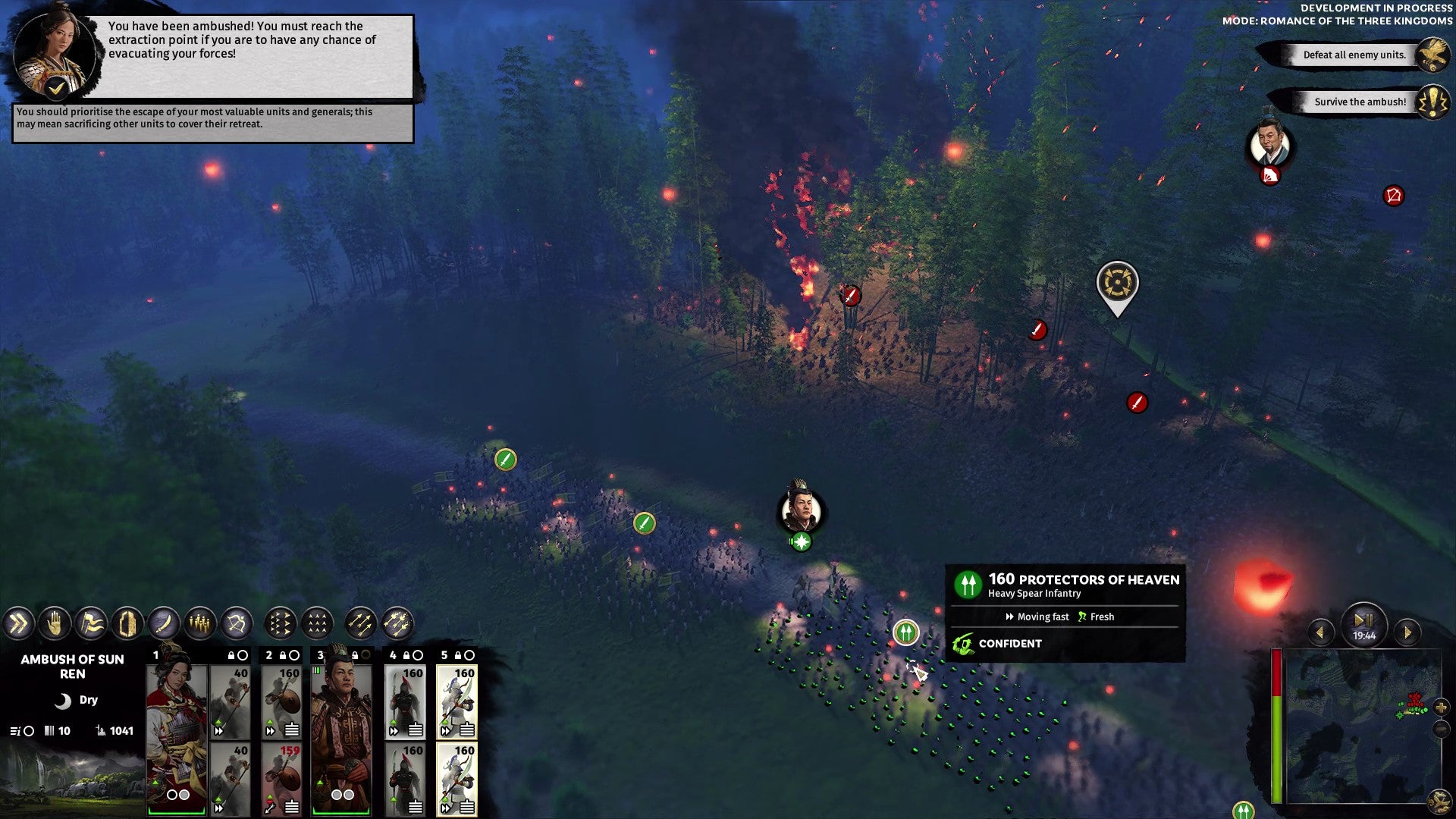Activate the withdraw banner icon
Viewport: 1456px width, 819px height.
(x=91, y=624)
